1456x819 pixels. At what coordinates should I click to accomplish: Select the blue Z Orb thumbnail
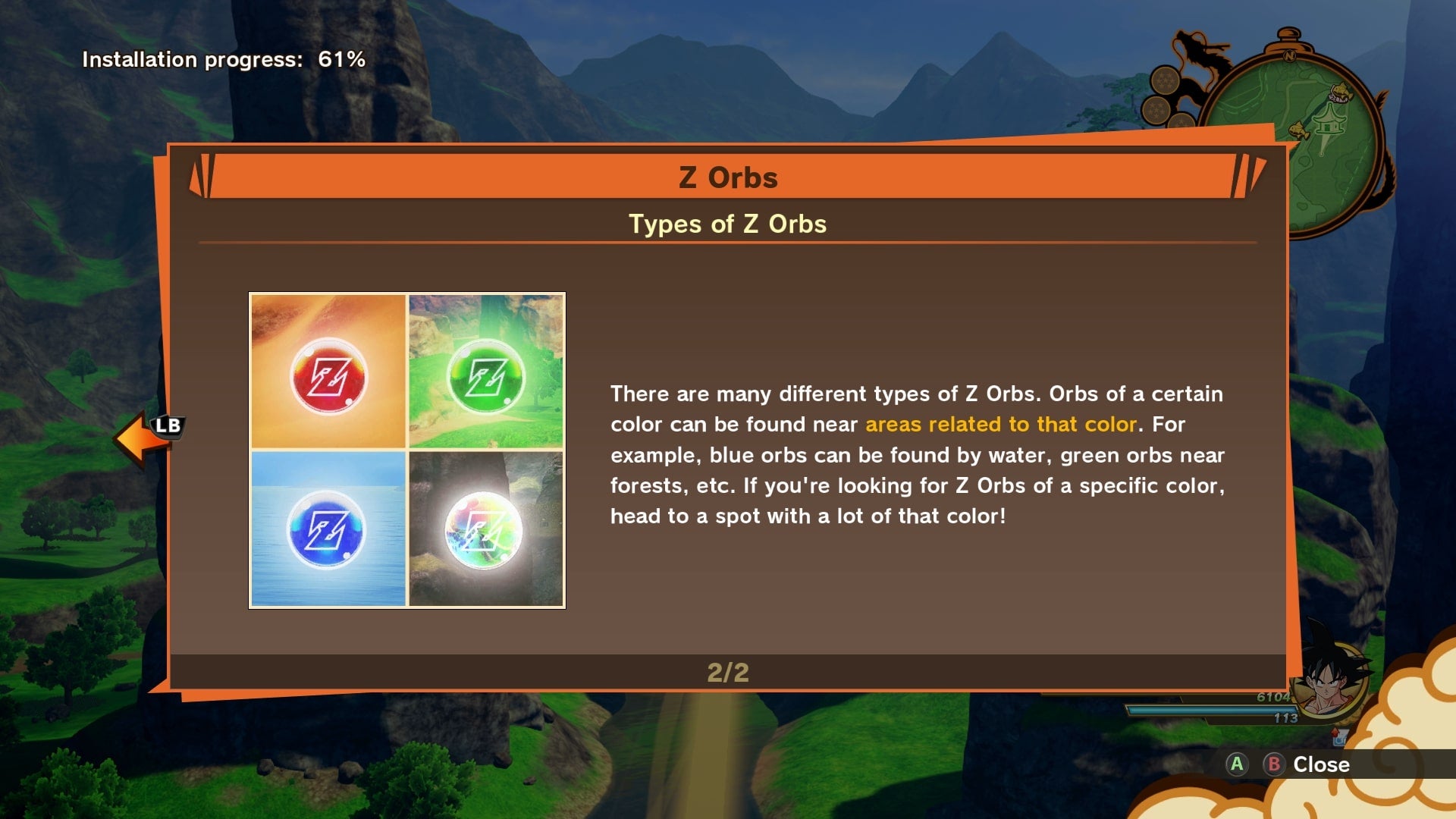click(x=328, y=528)
